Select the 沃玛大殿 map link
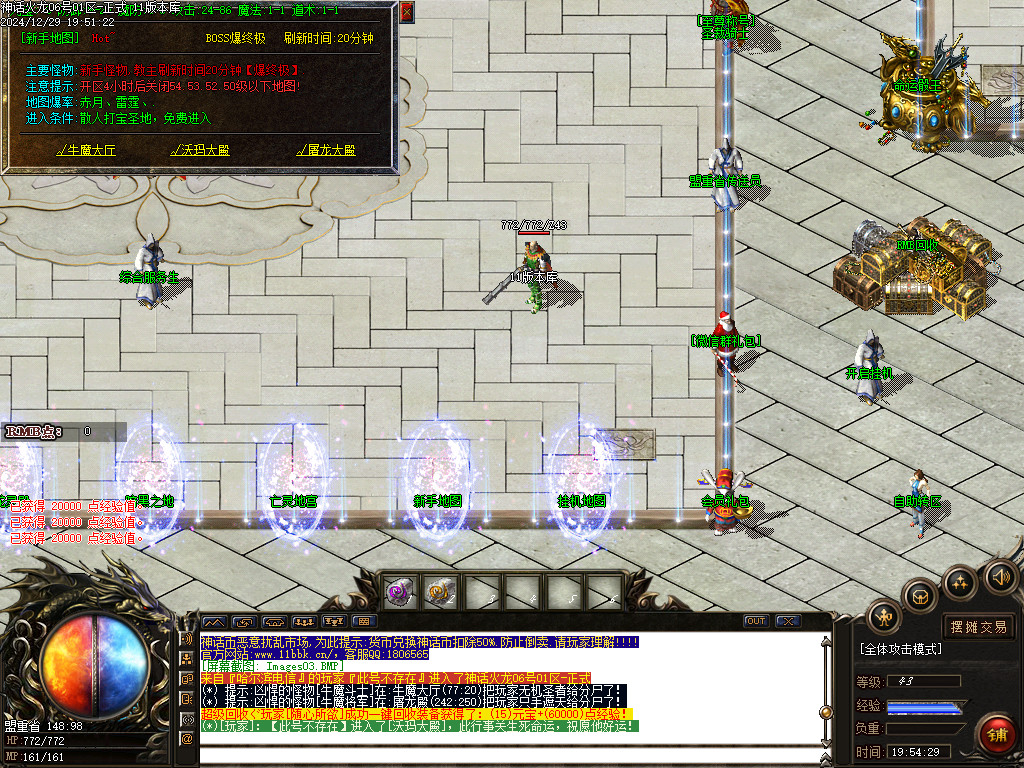 coord(200,151)
